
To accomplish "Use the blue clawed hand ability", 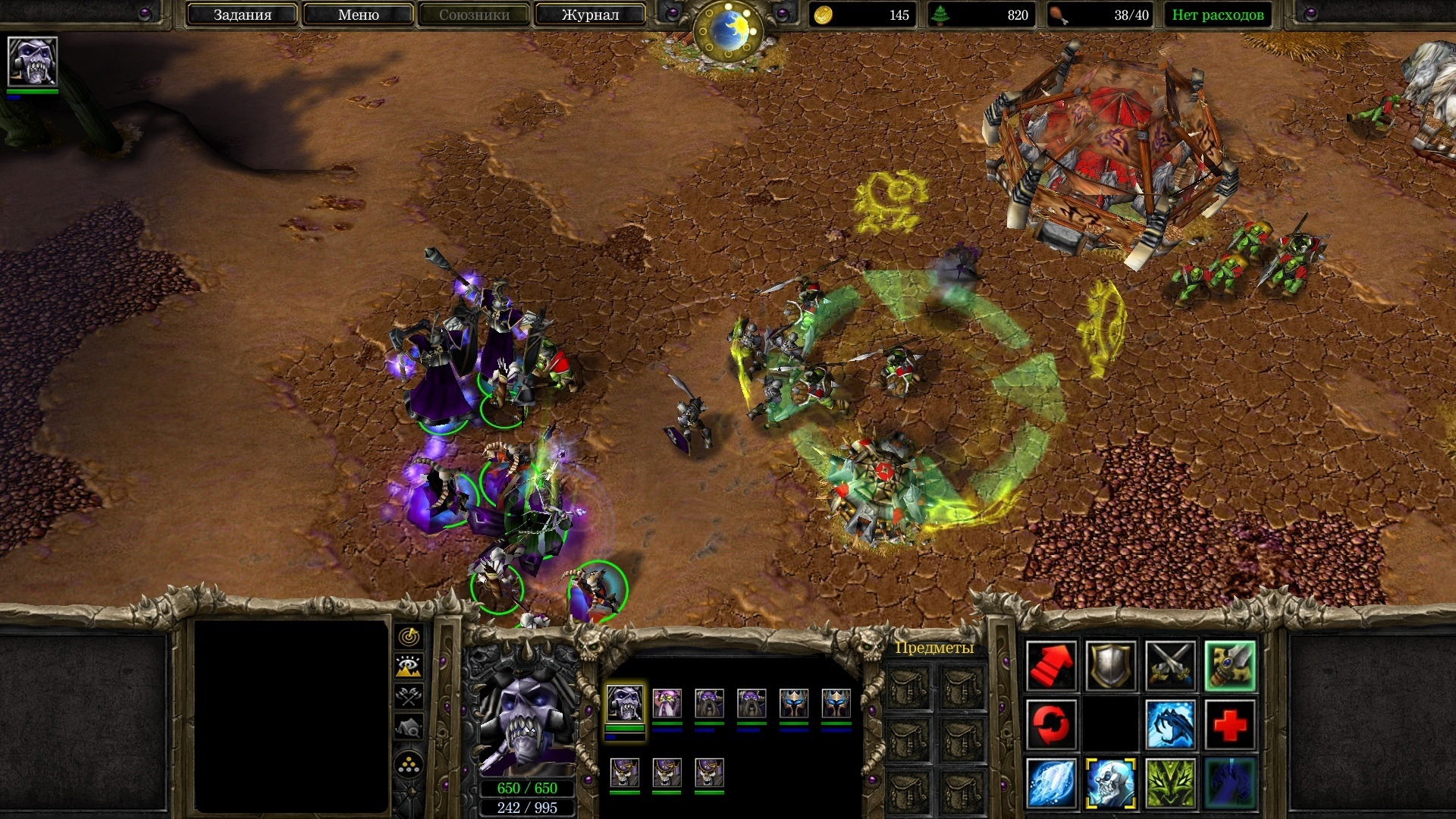I will point(1229,783).
